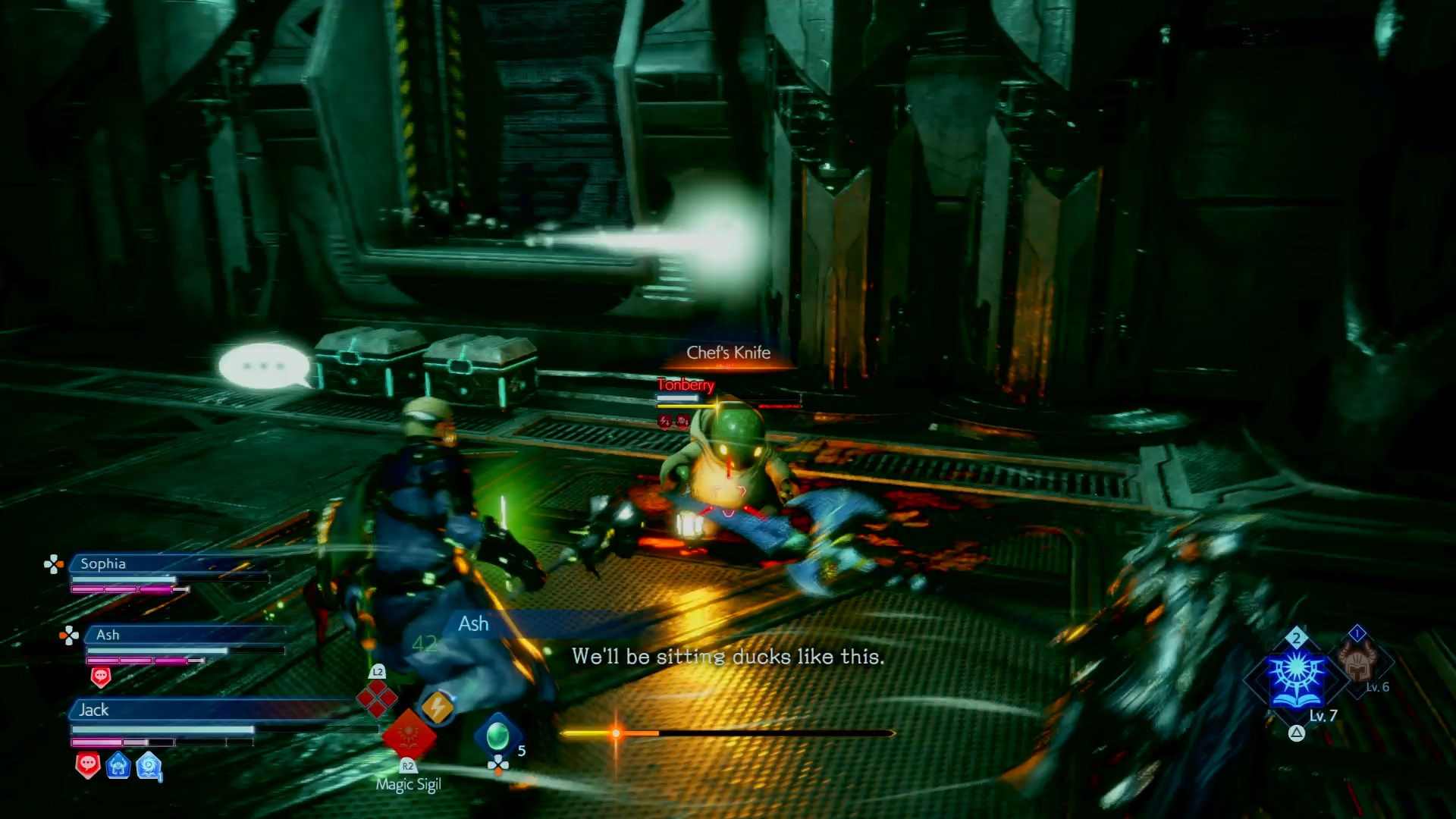Select Jack's name plate
The image size is (1456, 819).
click(x=94, y=710)
